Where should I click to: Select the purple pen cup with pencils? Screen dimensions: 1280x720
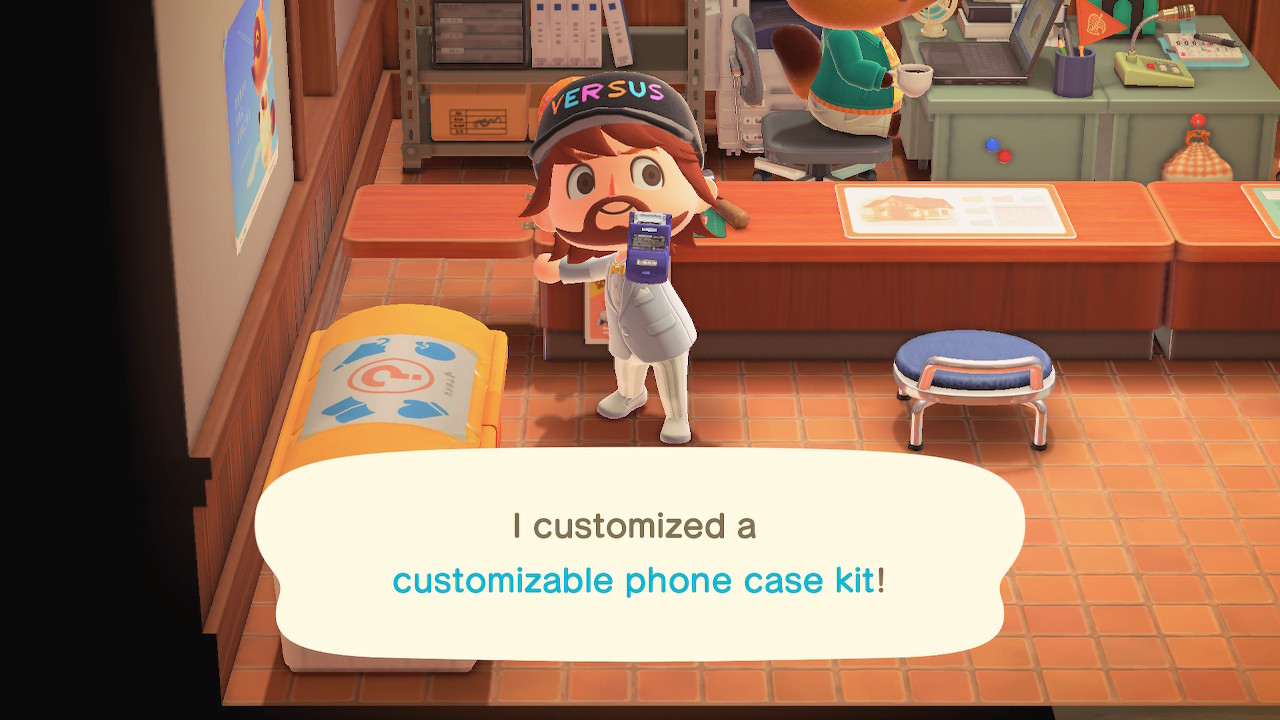tap(1075, 70)
